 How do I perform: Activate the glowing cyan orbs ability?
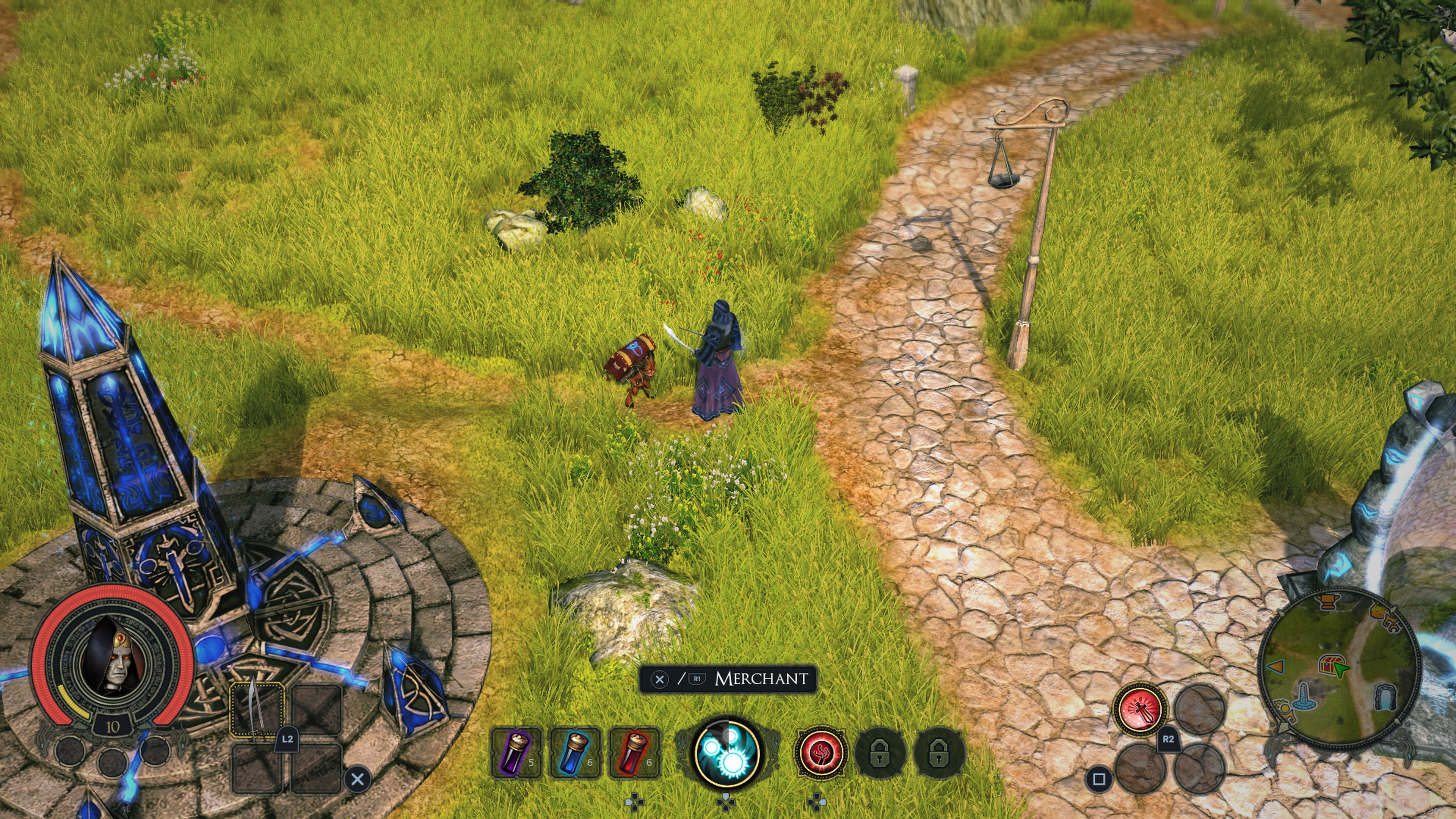point(727,752)
